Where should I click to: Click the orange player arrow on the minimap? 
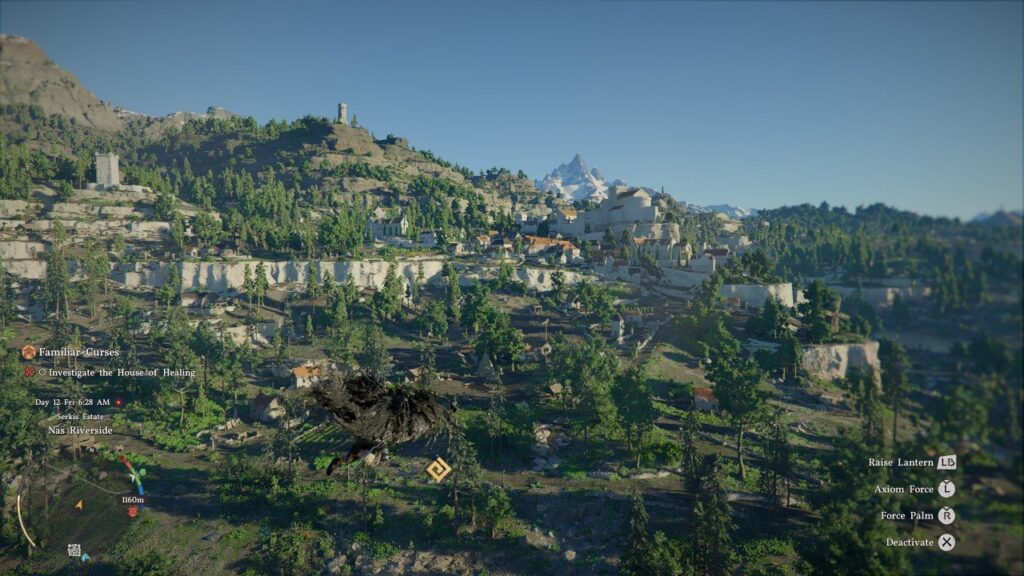pos(79,505)
